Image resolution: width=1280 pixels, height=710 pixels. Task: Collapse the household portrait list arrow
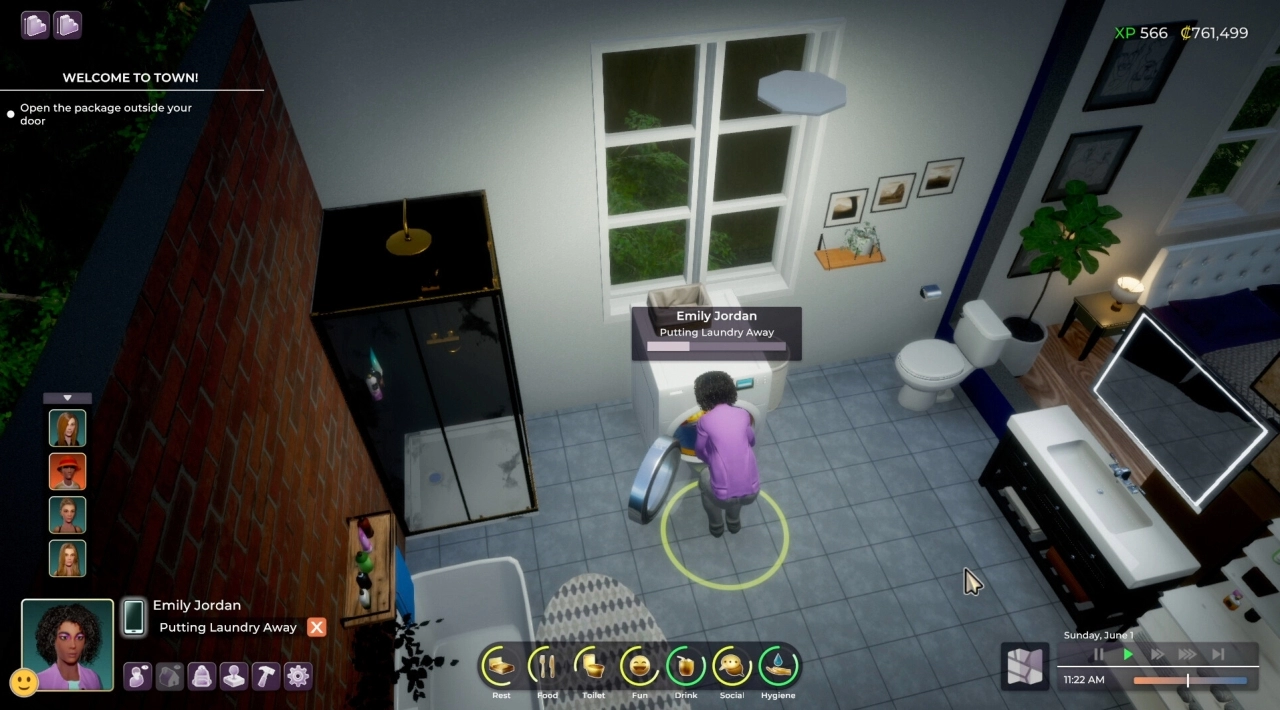click(x=68, y=398)
